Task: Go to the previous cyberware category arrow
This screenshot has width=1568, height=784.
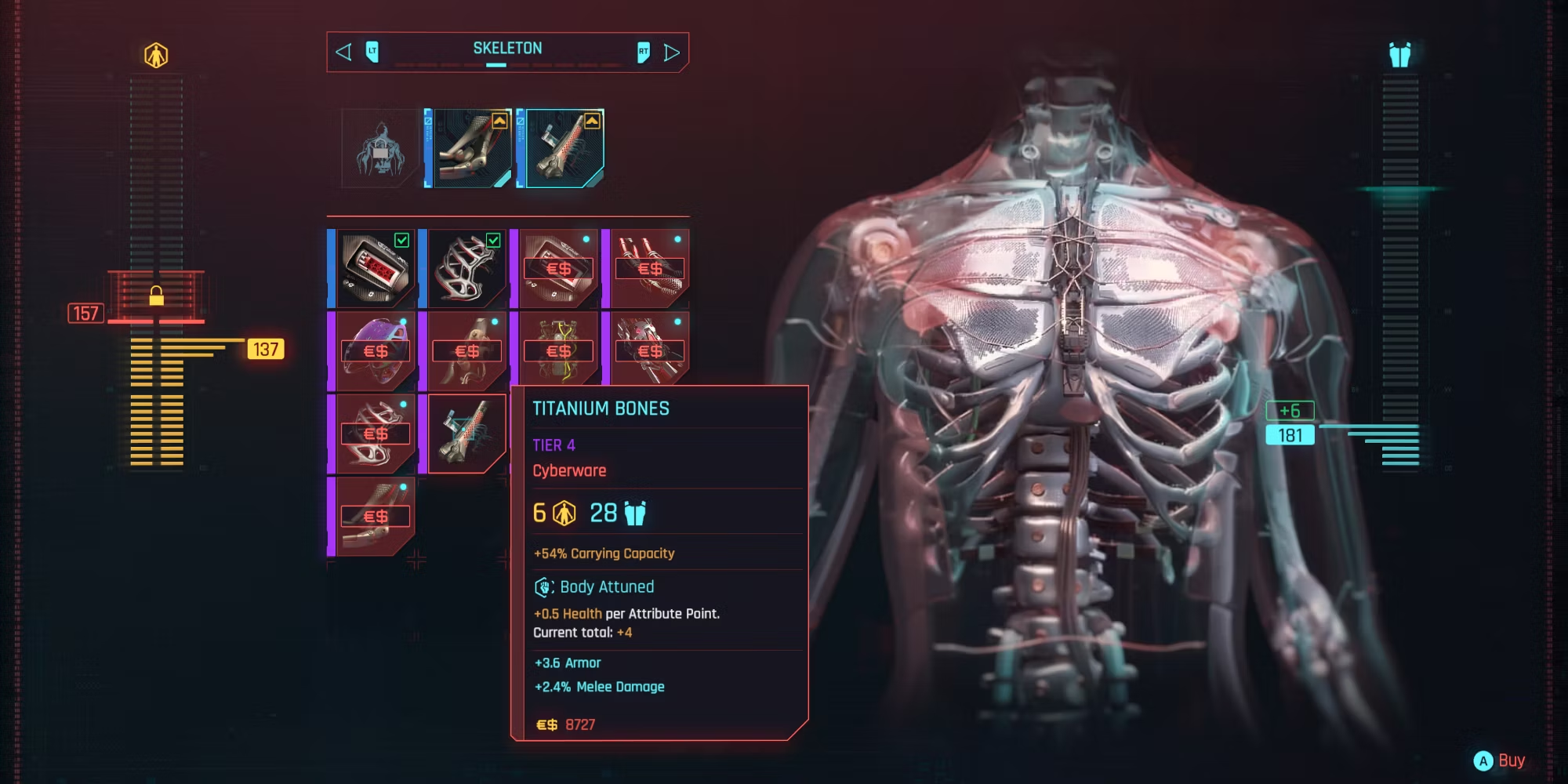Action: pyautogui.click(x=343, y=53)
